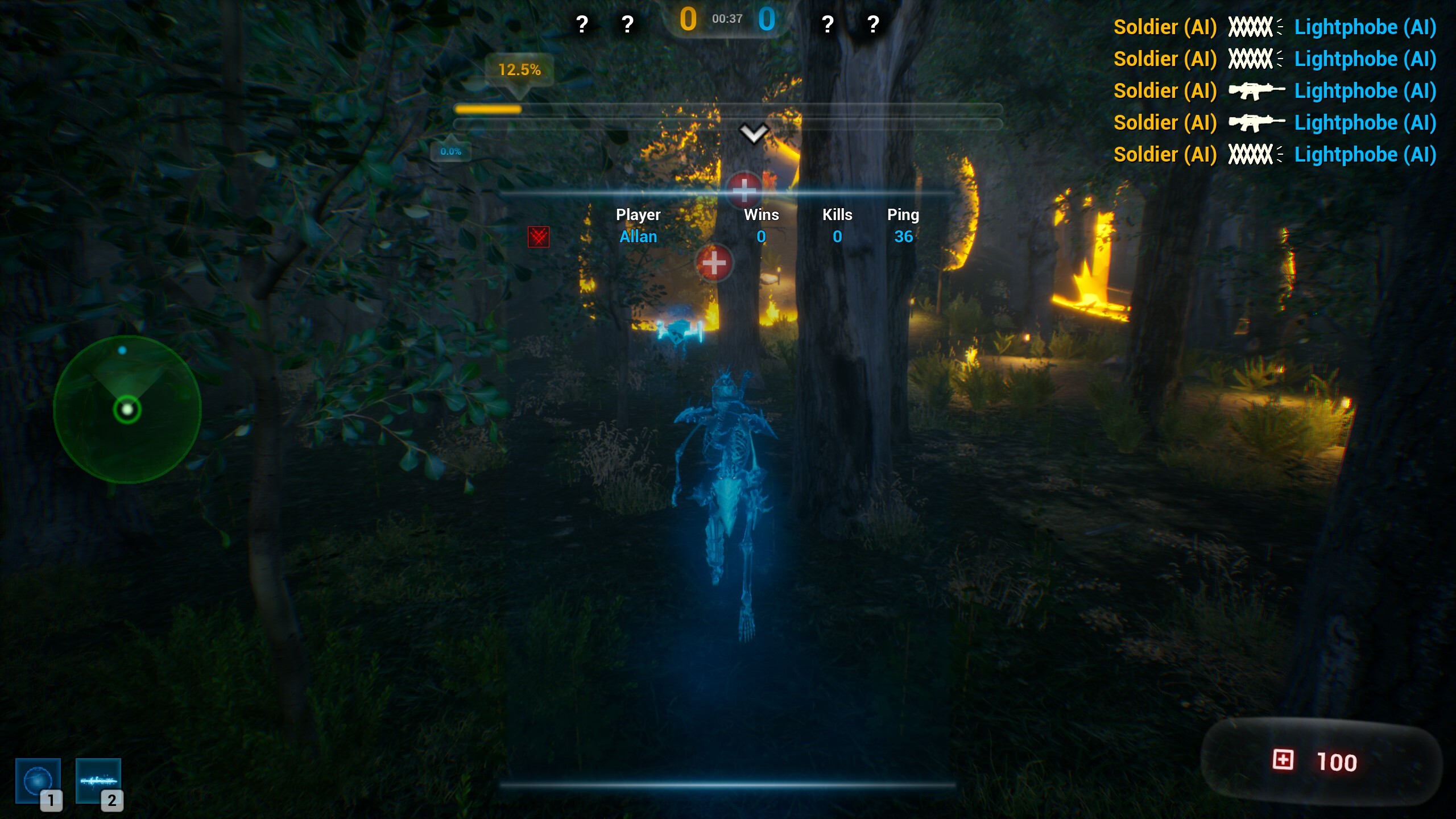Click the lower red health cross icon
The height and width of the screenshot is (819, 1456).
click(714, 263)
